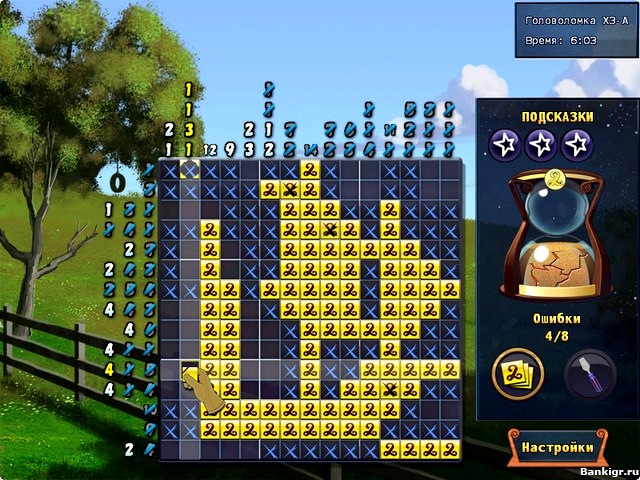Click the grid tile under the glove cursor

pyautogui.click(x=190, y=369)
